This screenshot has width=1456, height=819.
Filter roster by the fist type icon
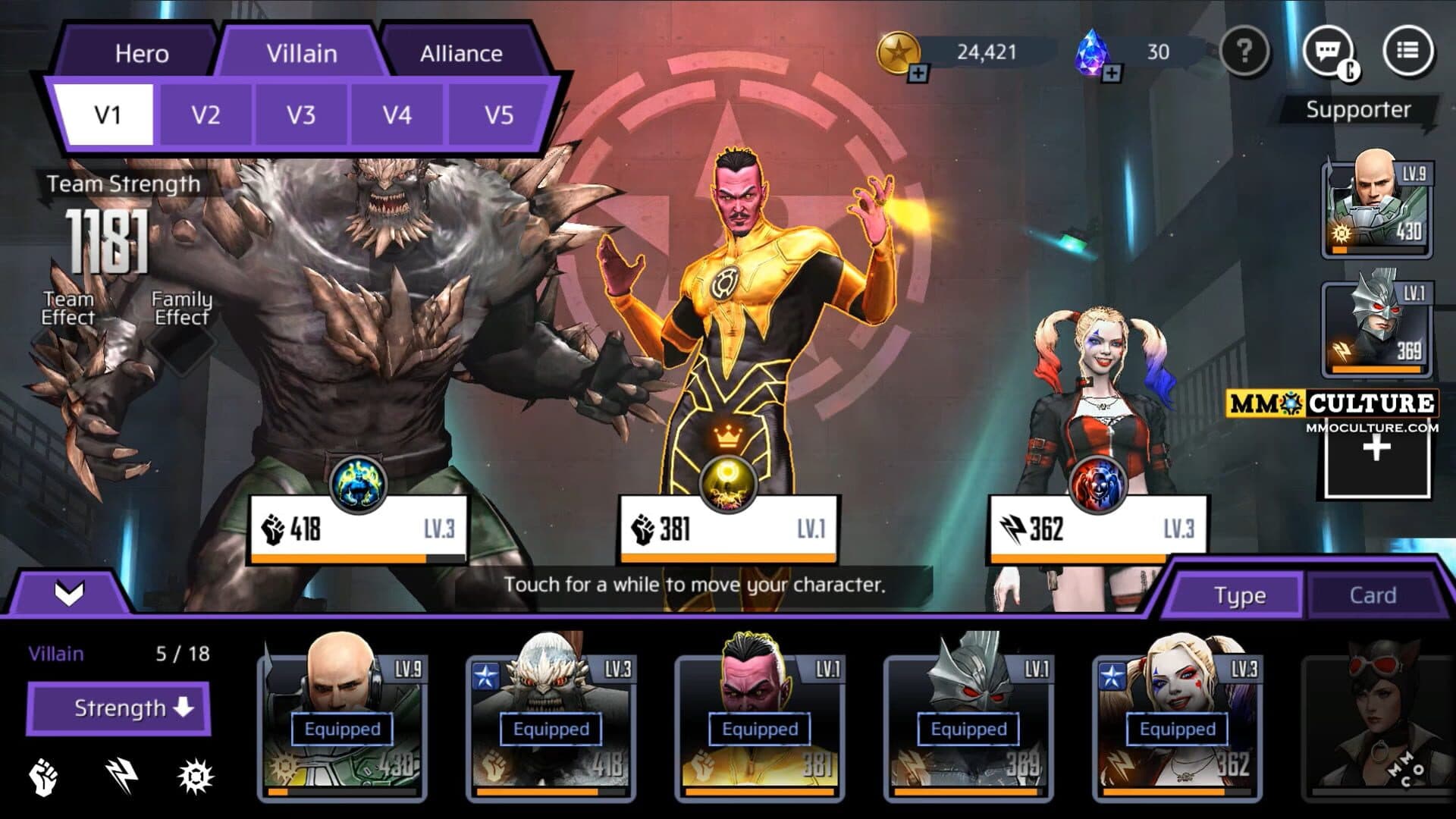click(x=43, y=777)
